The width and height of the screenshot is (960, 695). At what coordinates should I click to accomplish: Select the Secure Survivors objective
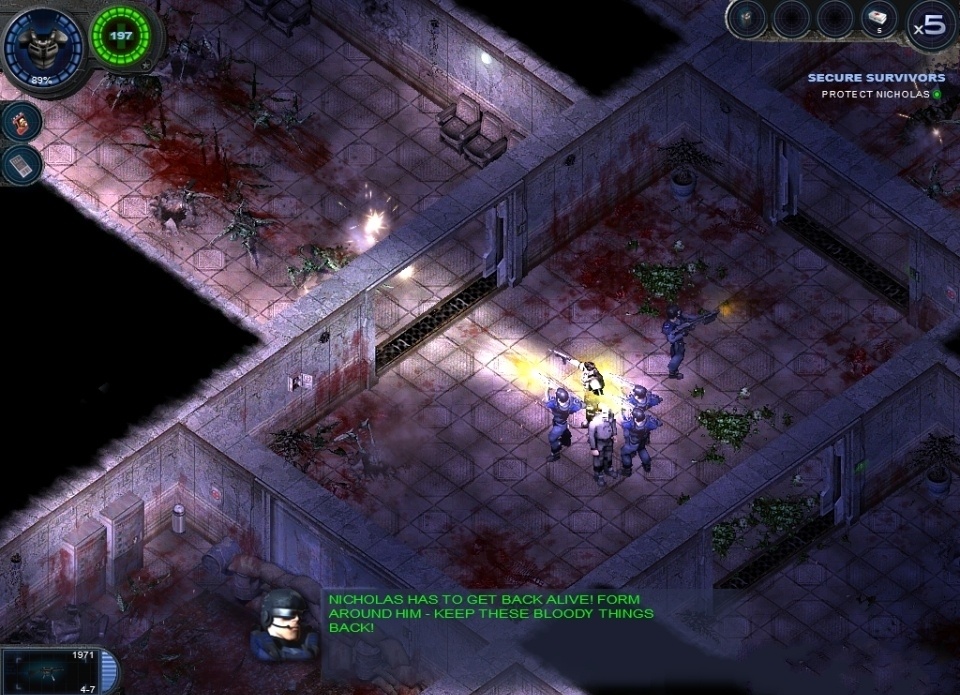coord(876,77)
